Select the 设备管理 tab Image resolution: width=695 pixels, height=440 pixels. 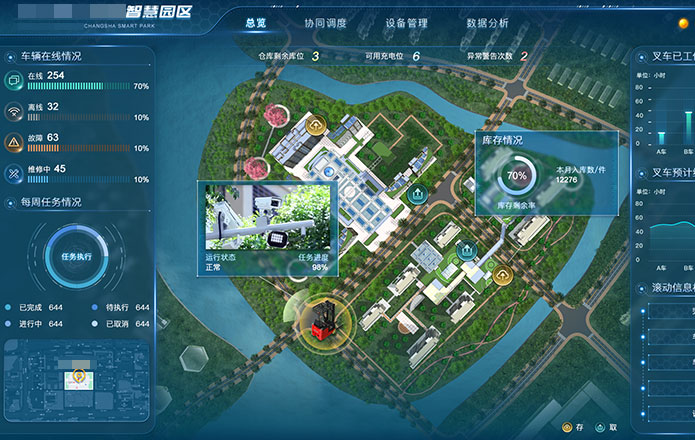[406, 22]
